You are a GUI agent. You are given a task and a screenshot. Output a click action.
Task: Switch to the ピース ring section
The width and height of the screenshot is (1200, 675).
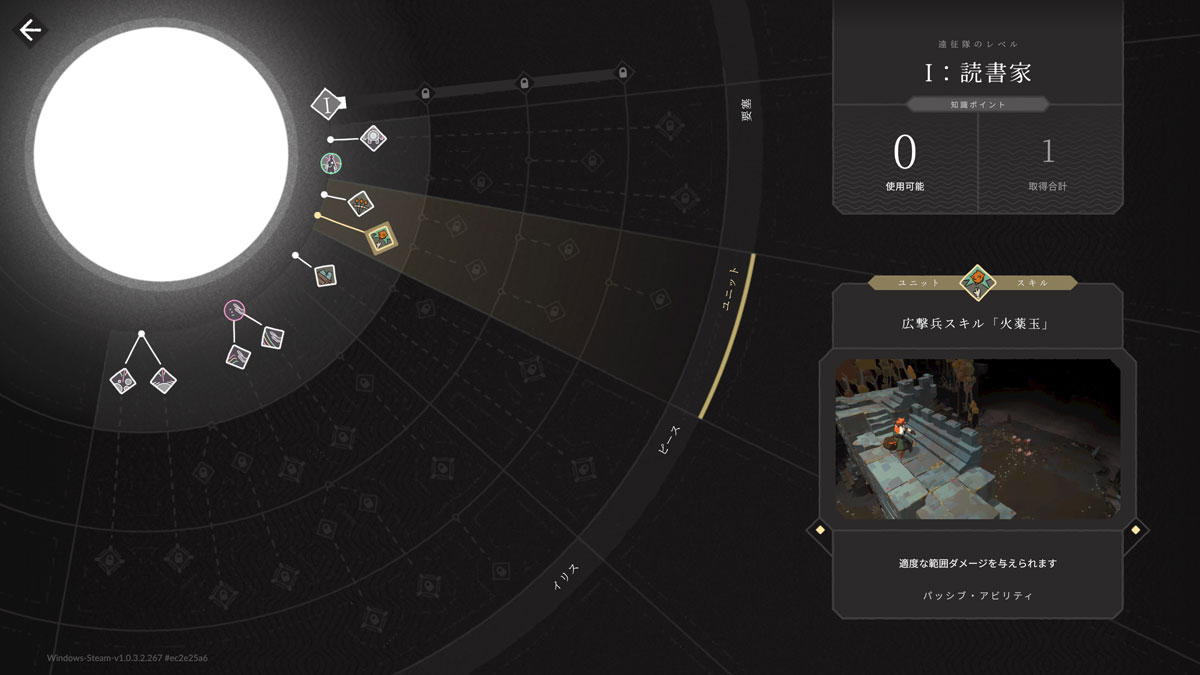(668, 439)
